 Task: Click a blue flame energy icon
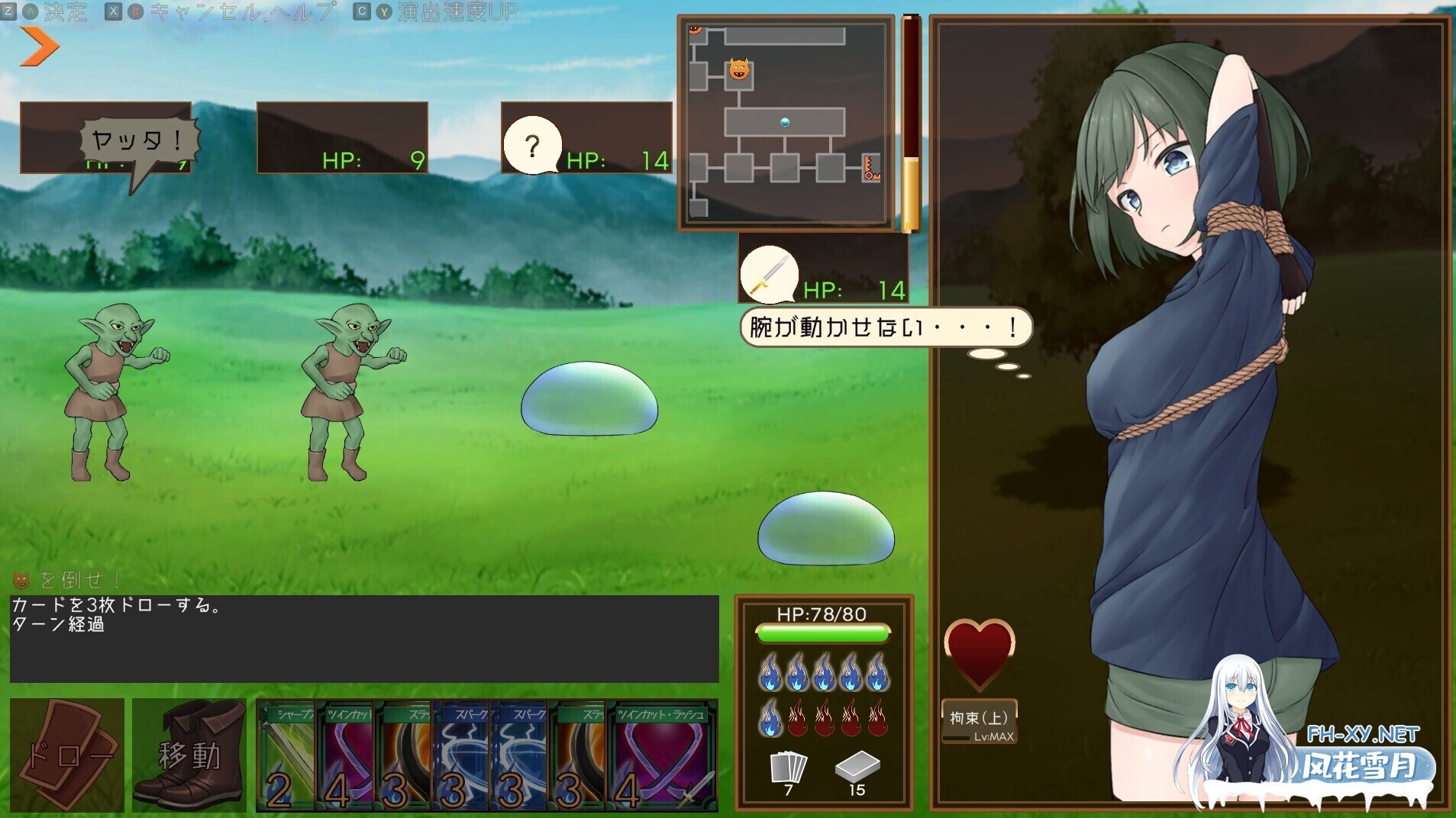click(771, 671)
